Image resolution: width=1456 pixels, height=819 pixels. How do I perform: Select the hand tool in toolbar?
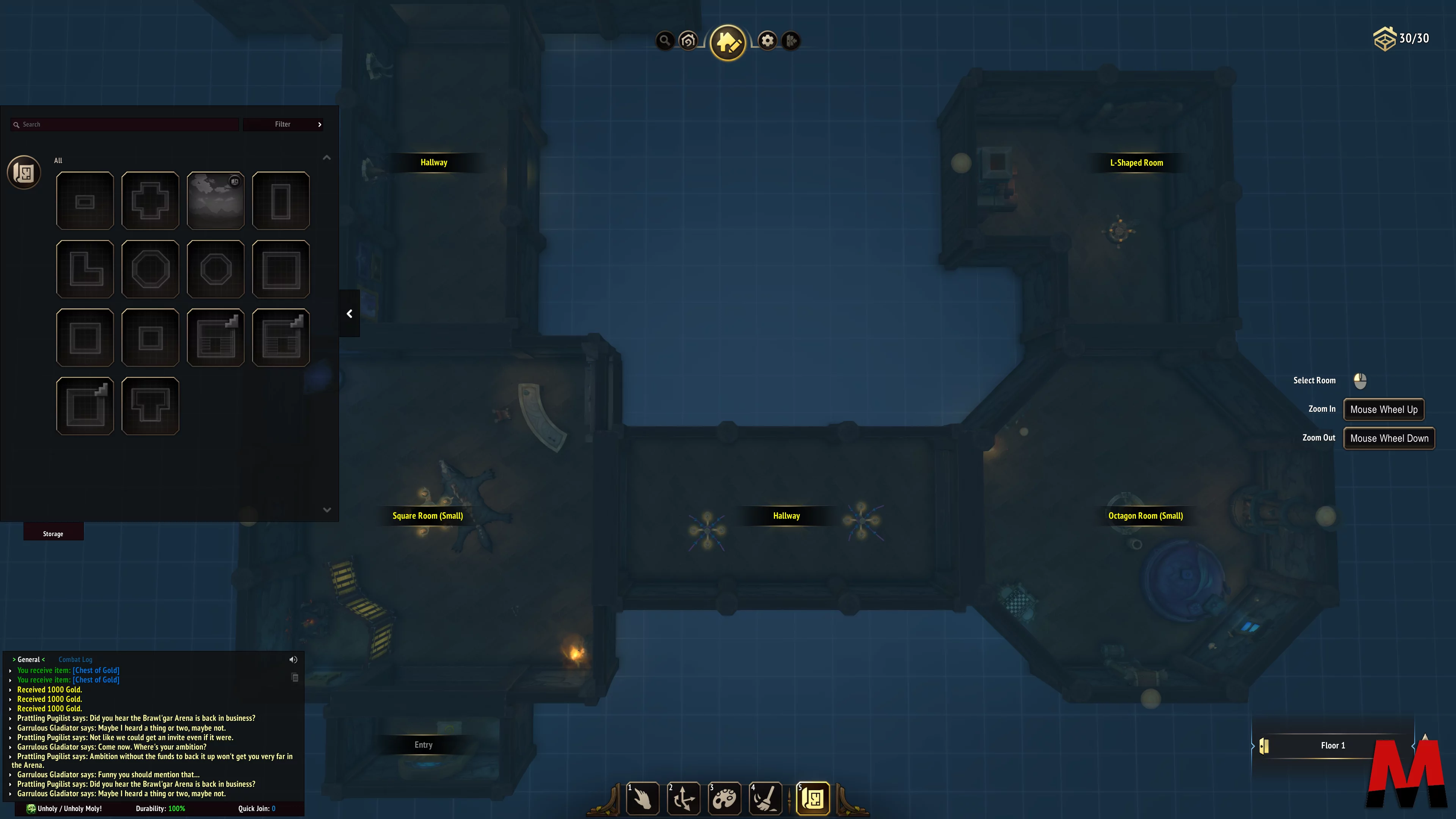643,799
